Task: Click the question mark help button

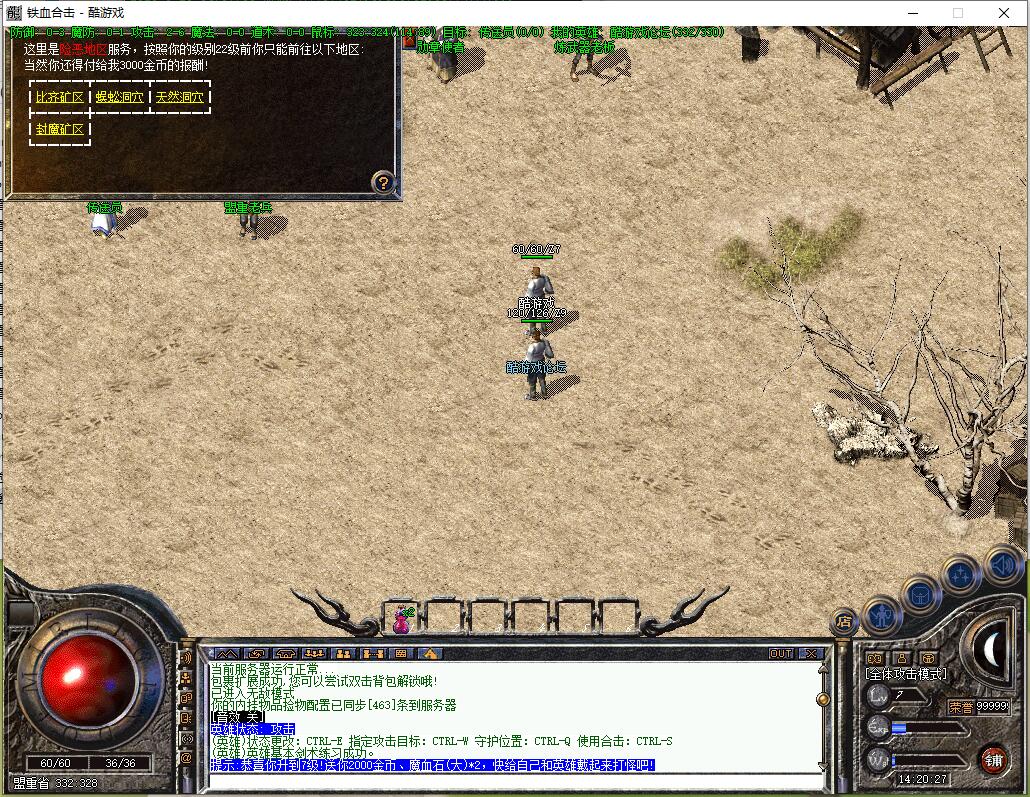Action: tap(383, 182)
